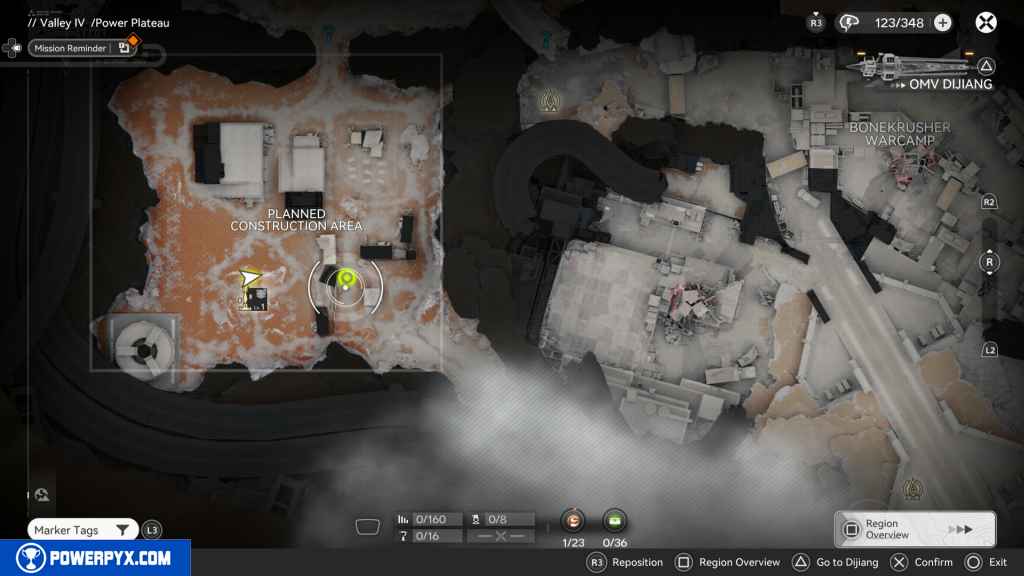This screenshot has height=576, width=1024.
Task: Click the orange collectible counter icon
Action: point(573,519)
